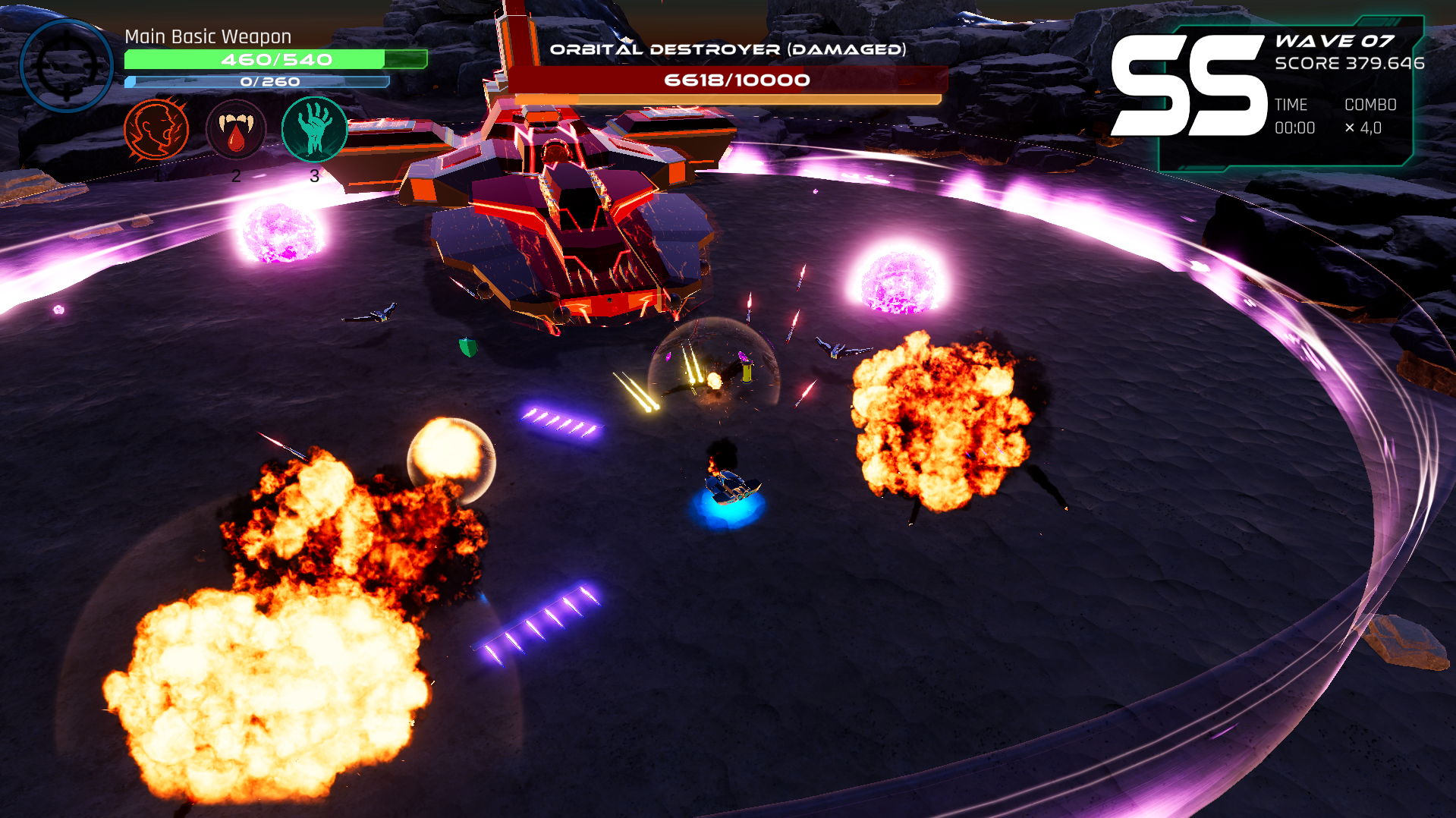Trigger the teal zombie hand ability
Viewport: 1456px width, 818px height.
[314, 129]
